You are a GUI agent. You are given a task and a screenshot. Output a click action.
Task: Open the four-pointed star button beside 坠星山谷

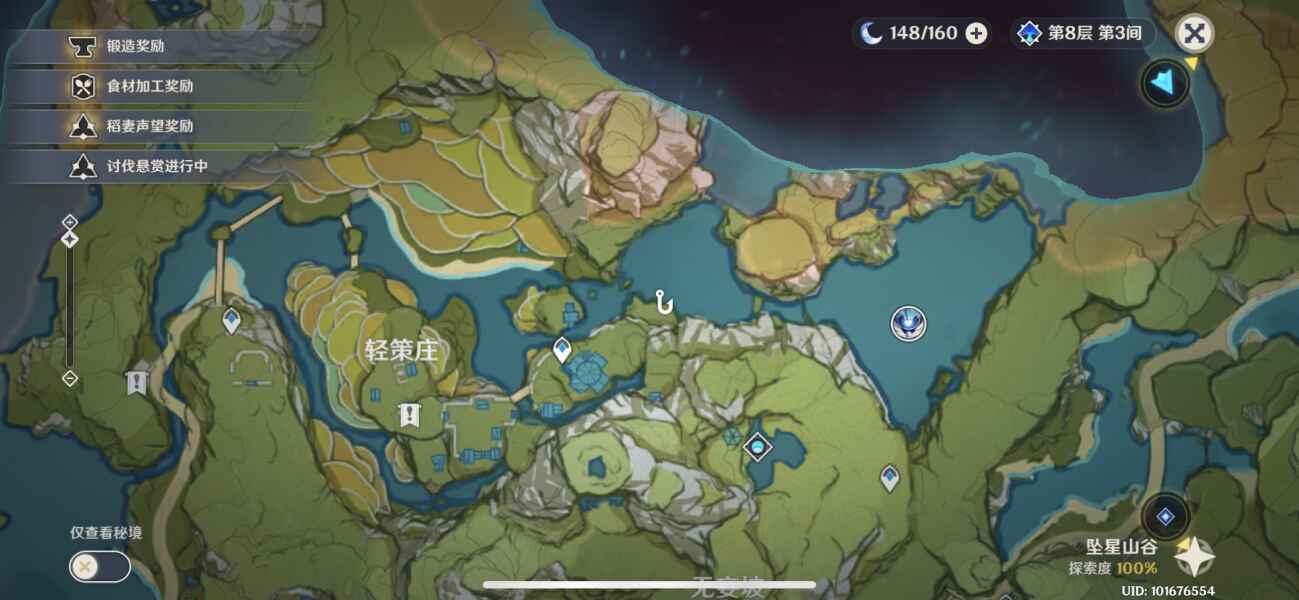point(1194,556)
